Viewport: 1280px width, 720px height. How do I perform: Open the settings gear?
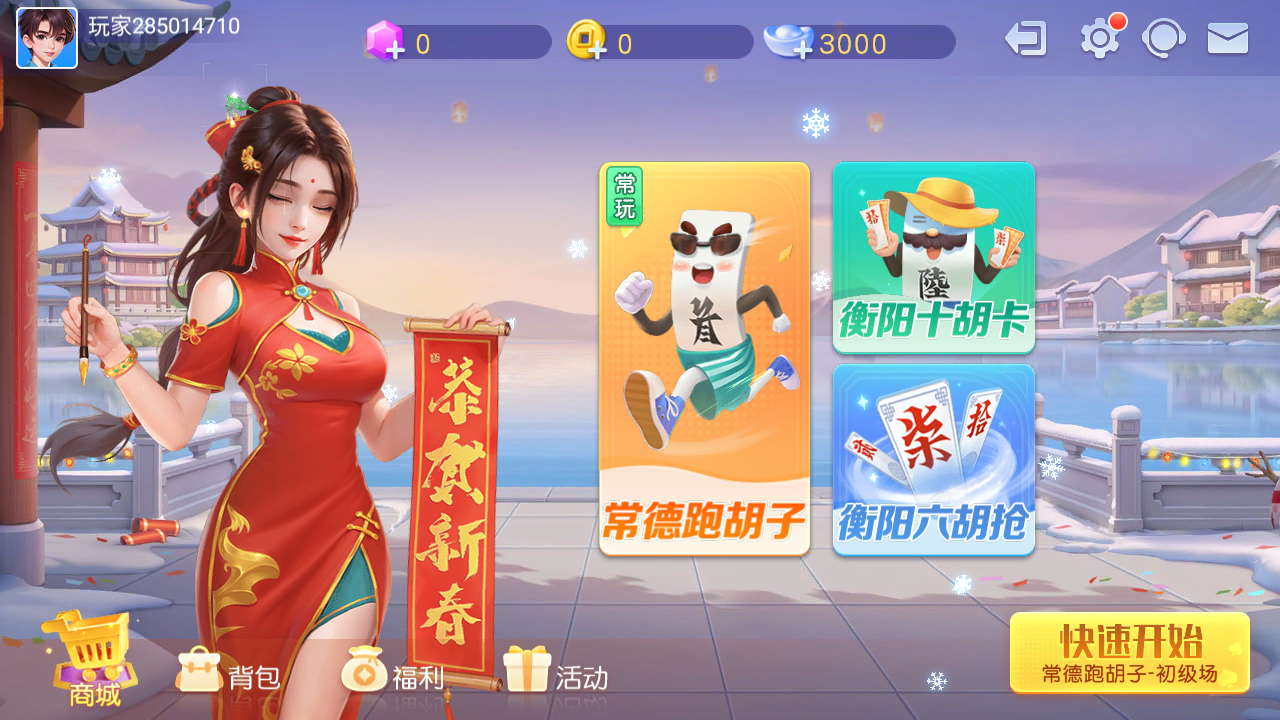(1098, 41)
